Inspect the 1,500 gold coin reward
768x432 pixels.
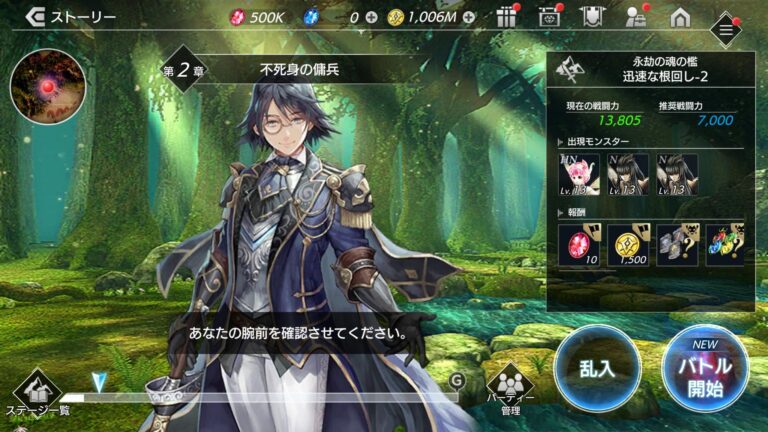[x=629, y=243]
